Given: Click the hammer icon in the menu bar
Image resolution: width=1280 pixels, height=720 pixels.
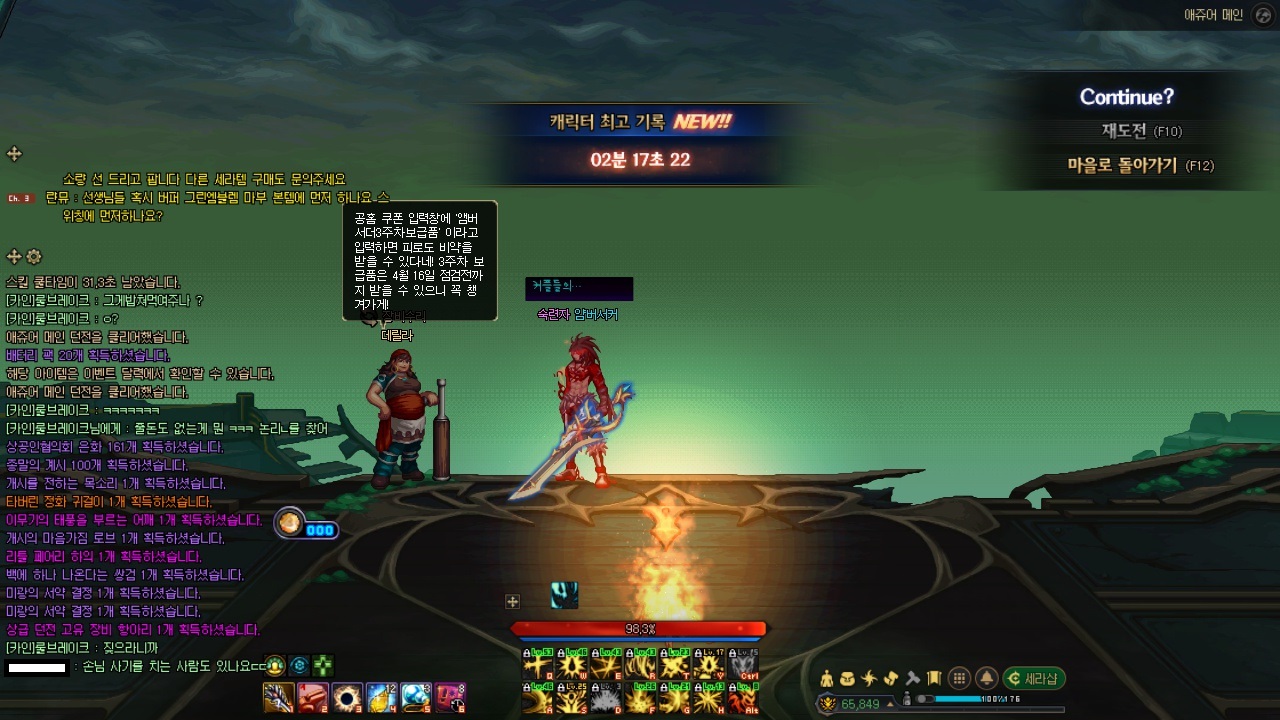Looking at the screenshot, I should [x=912, y=678].
